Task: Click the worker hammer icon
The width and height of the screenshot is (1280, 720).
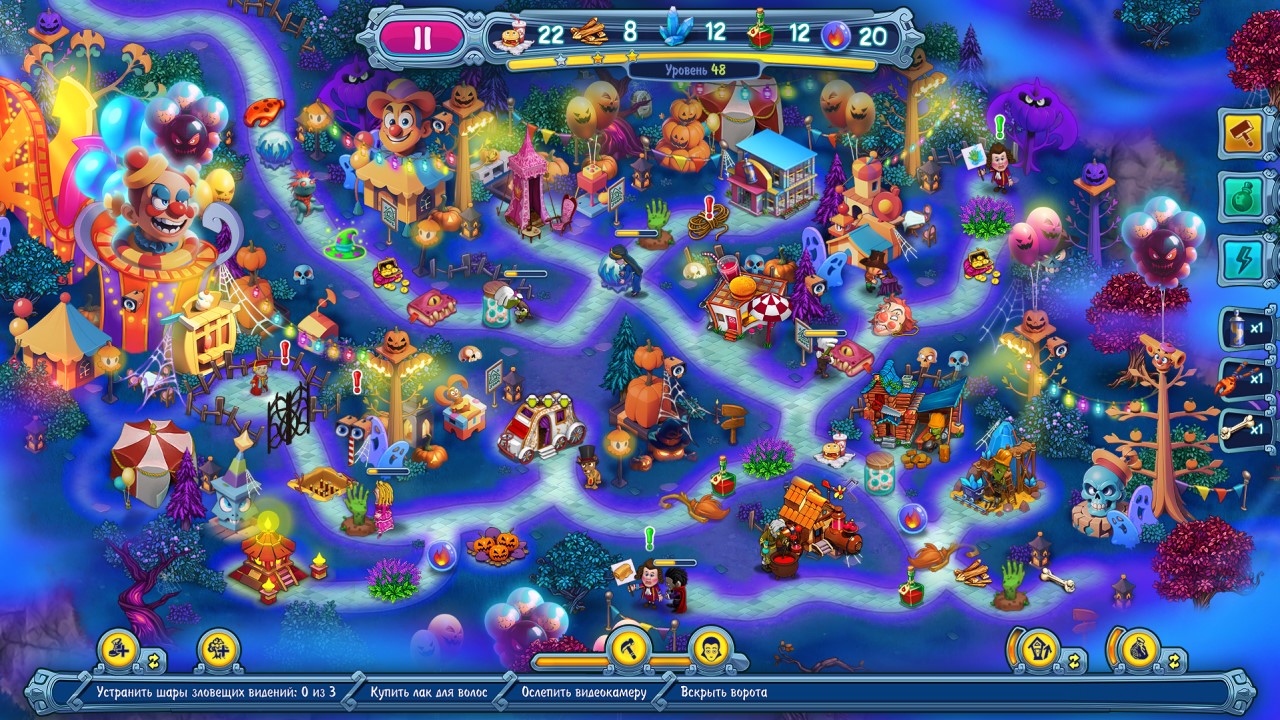Action: 631,648
